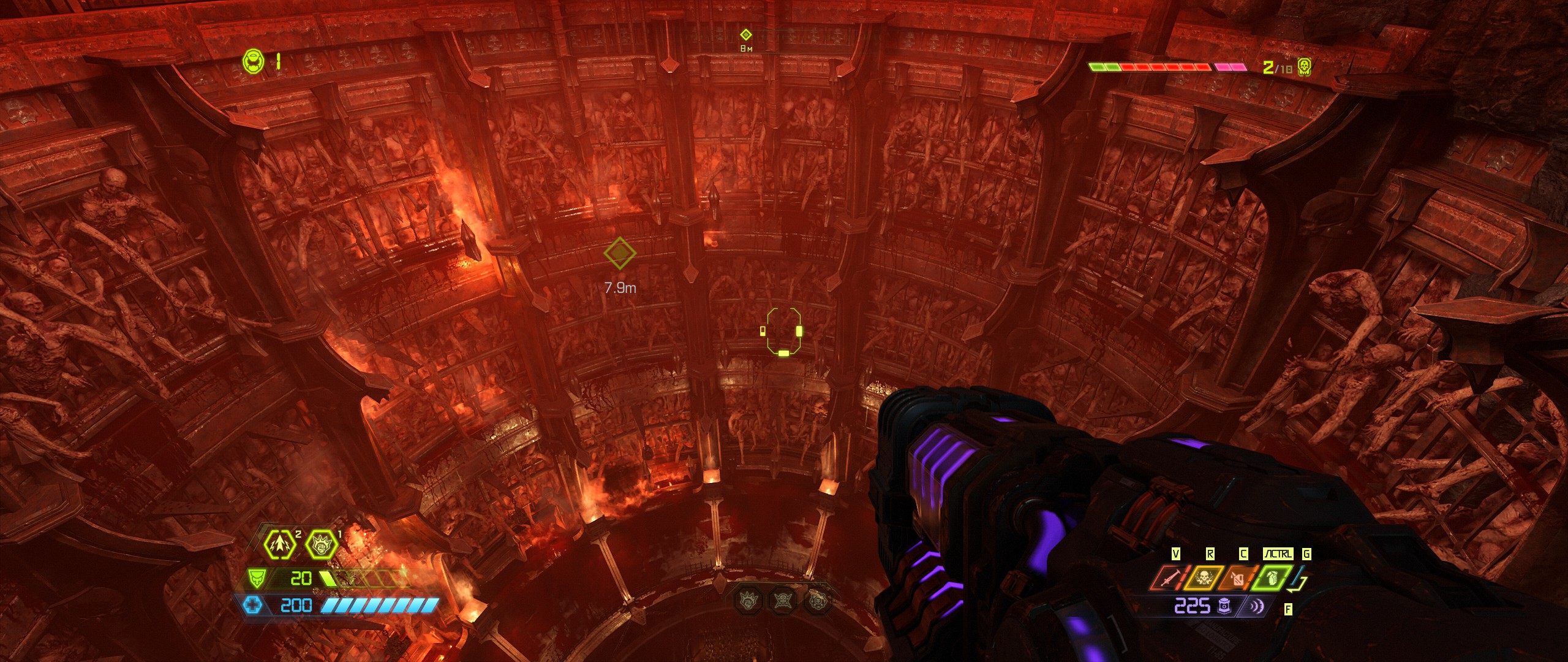Click the 7.9m diamond waypoint marker
This screenshot has width=1568, height=662.
619,253
